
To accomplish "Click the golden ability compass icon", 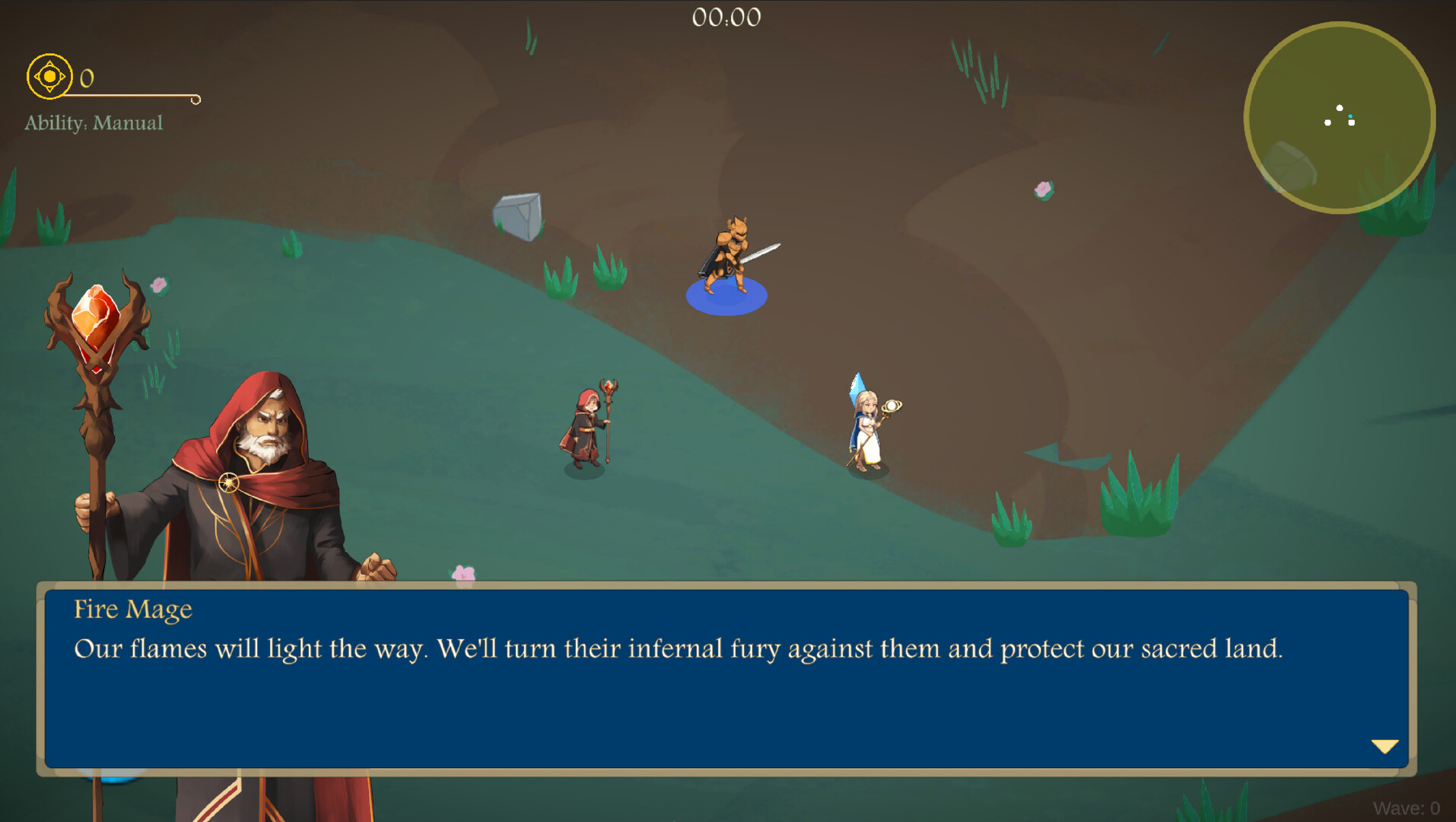I will tap(49, 76).
